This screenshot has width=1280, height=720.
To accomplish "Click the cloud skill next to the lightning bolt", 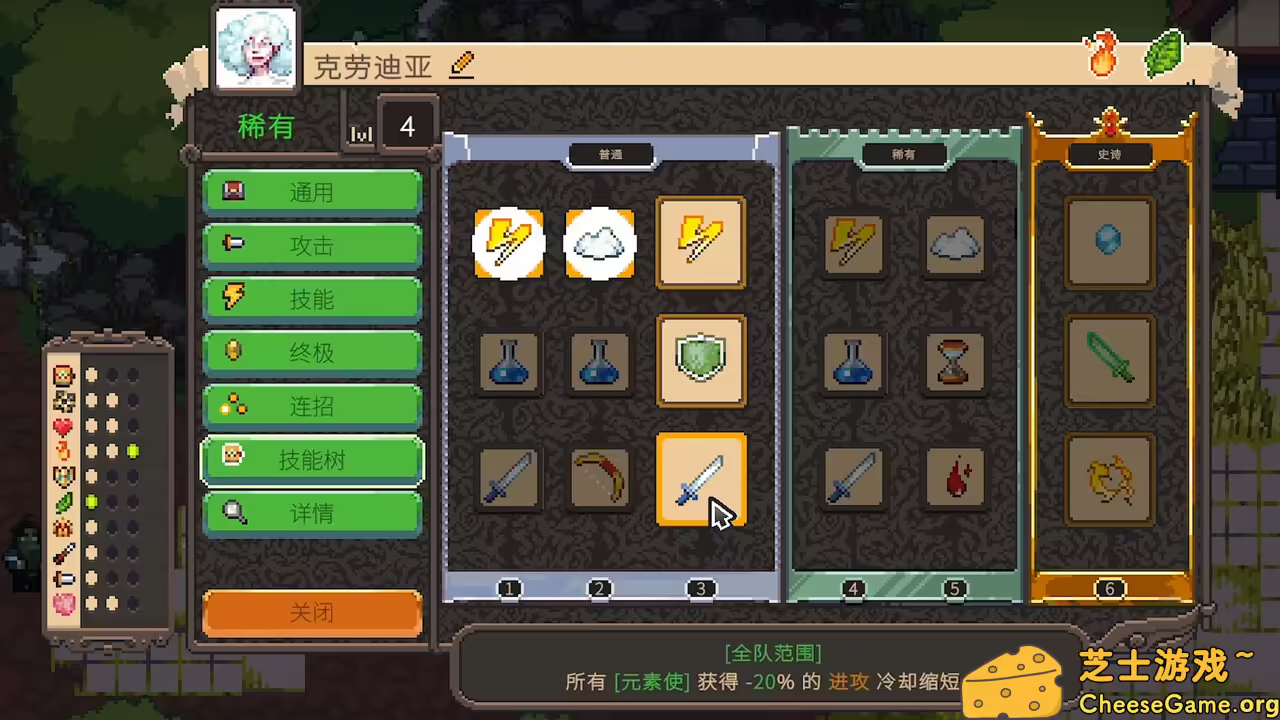I will pos(599,243).
